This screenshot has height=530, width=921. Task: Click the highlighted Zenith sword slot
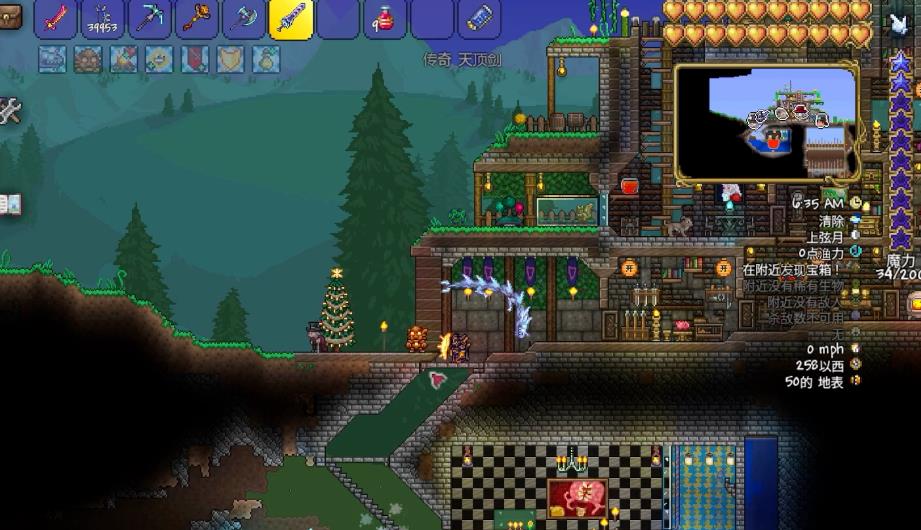(291, 19)
